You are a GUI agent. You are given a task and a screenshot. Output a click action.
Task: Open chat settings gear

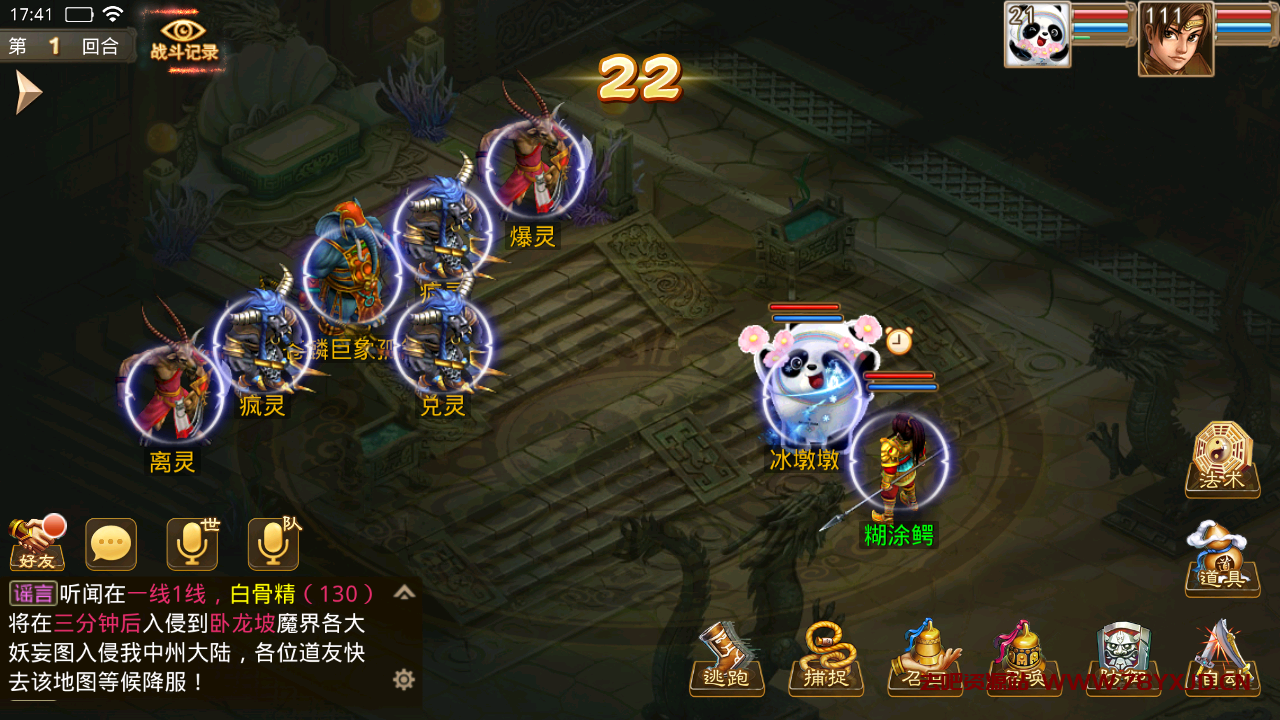point(404,680)
